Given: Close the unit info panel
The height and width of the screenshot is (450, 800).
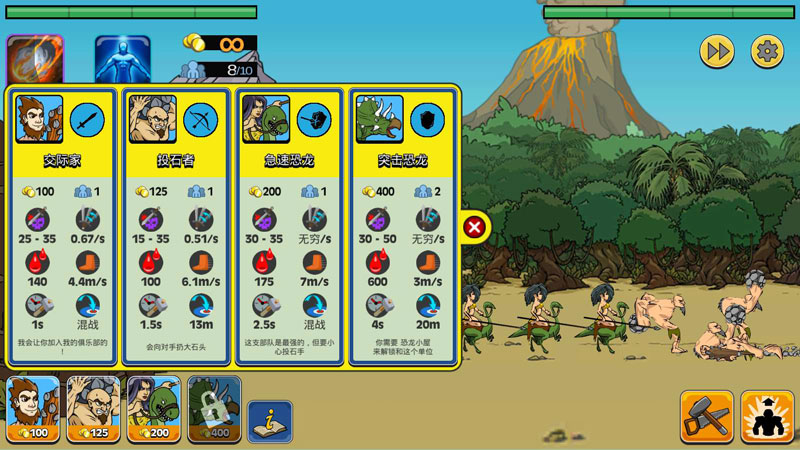Looking at the screenshot, I should click(475, 228).
